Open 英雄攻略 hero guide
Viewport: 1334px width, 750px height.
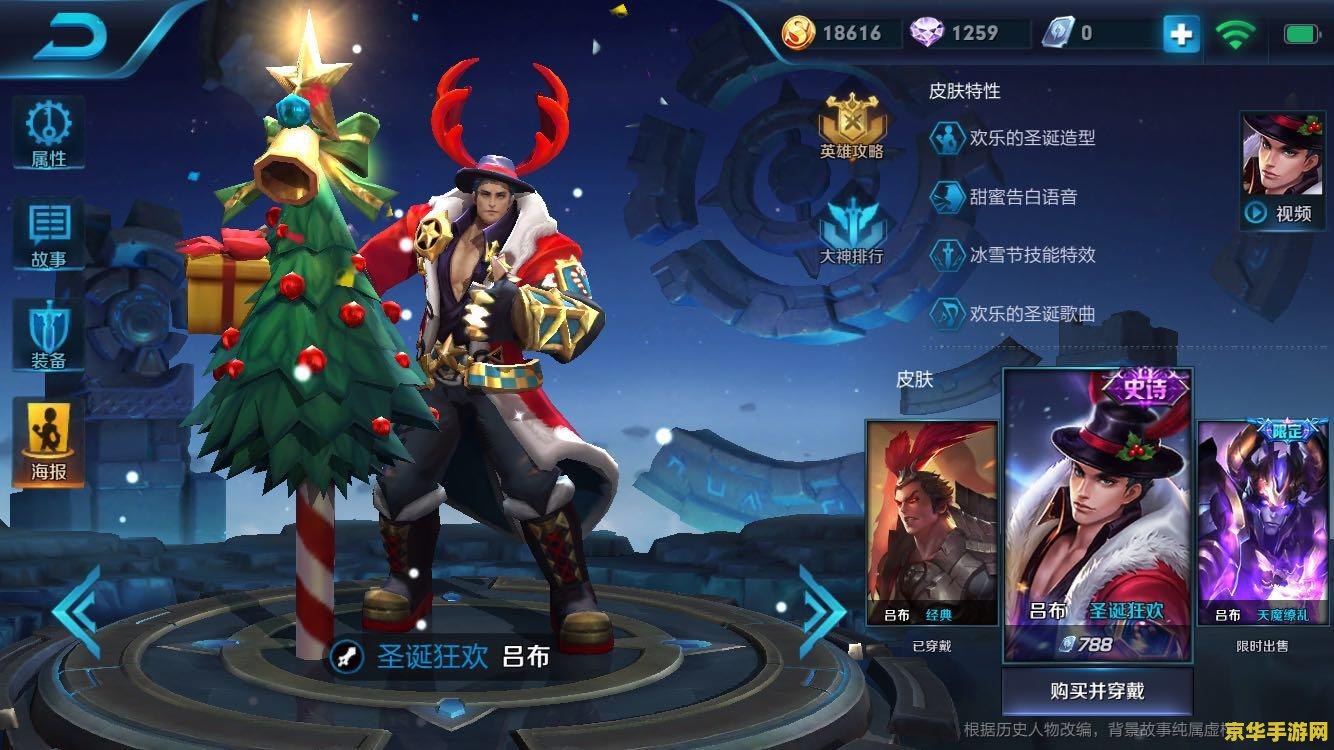click(852, 128)
